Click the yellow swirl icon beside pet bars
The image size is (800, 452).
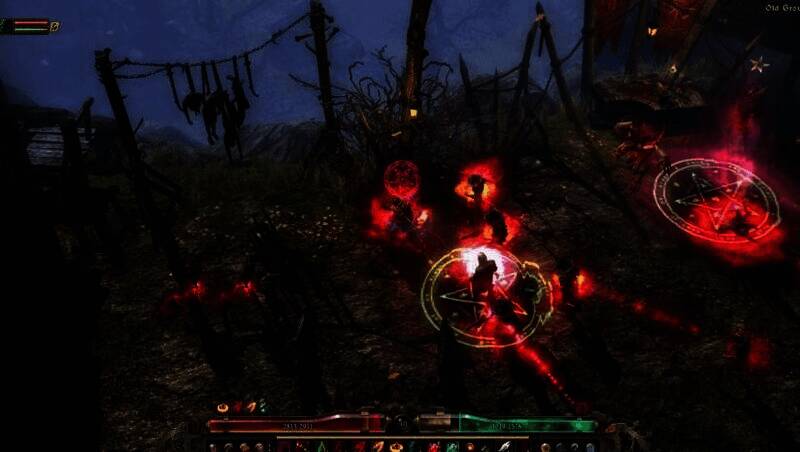coord(55,26)
